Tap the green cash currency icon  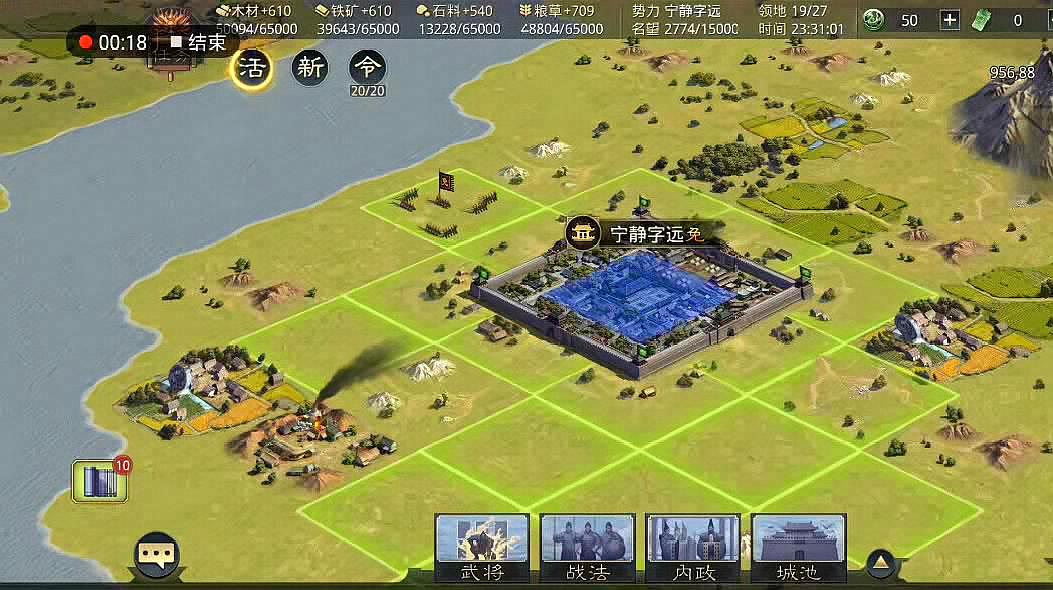(x=986, y=20)
